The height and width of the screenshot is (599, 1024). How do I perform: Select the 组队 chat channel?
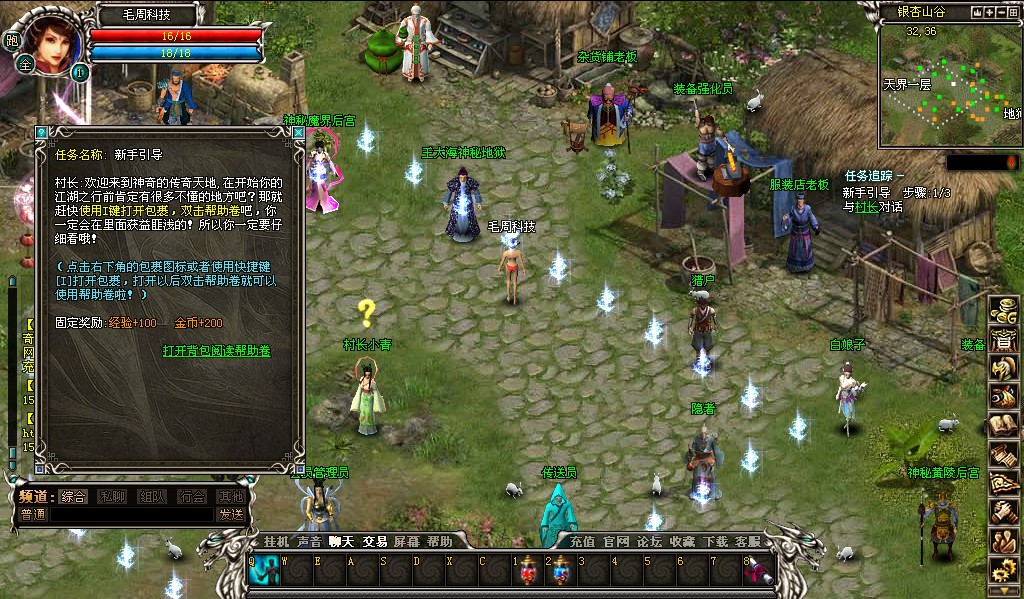pyautogui.click(x=153, y=496)
